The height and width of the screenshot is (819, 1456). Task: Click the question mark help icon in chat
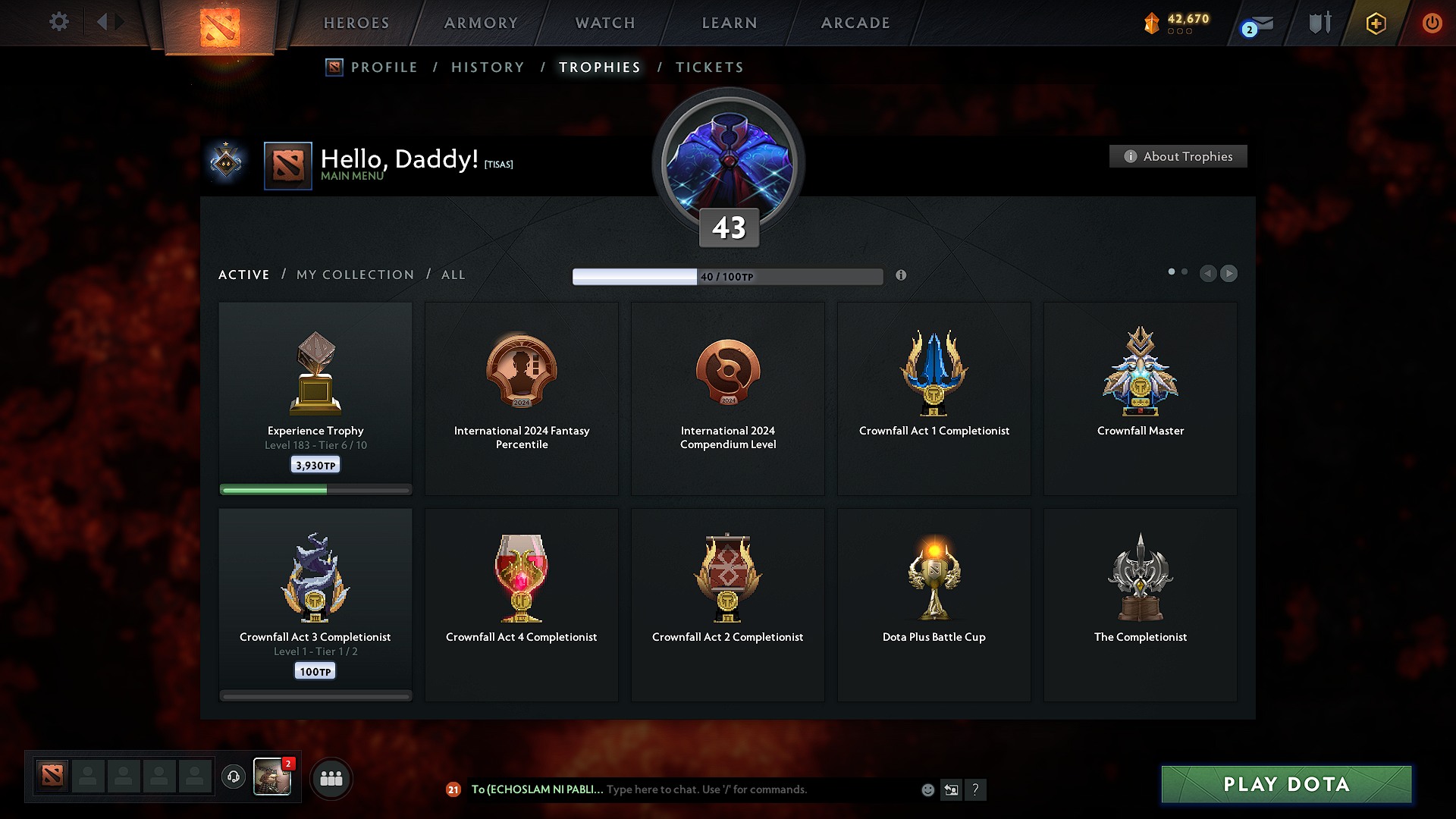click(x=976, y=789)
